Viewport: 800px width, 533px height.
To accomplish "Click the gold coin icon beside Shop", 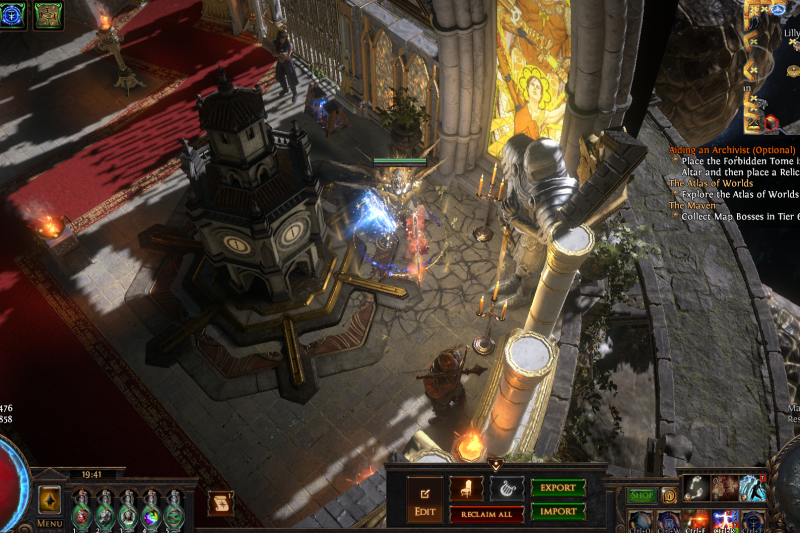I will point(669,495).
